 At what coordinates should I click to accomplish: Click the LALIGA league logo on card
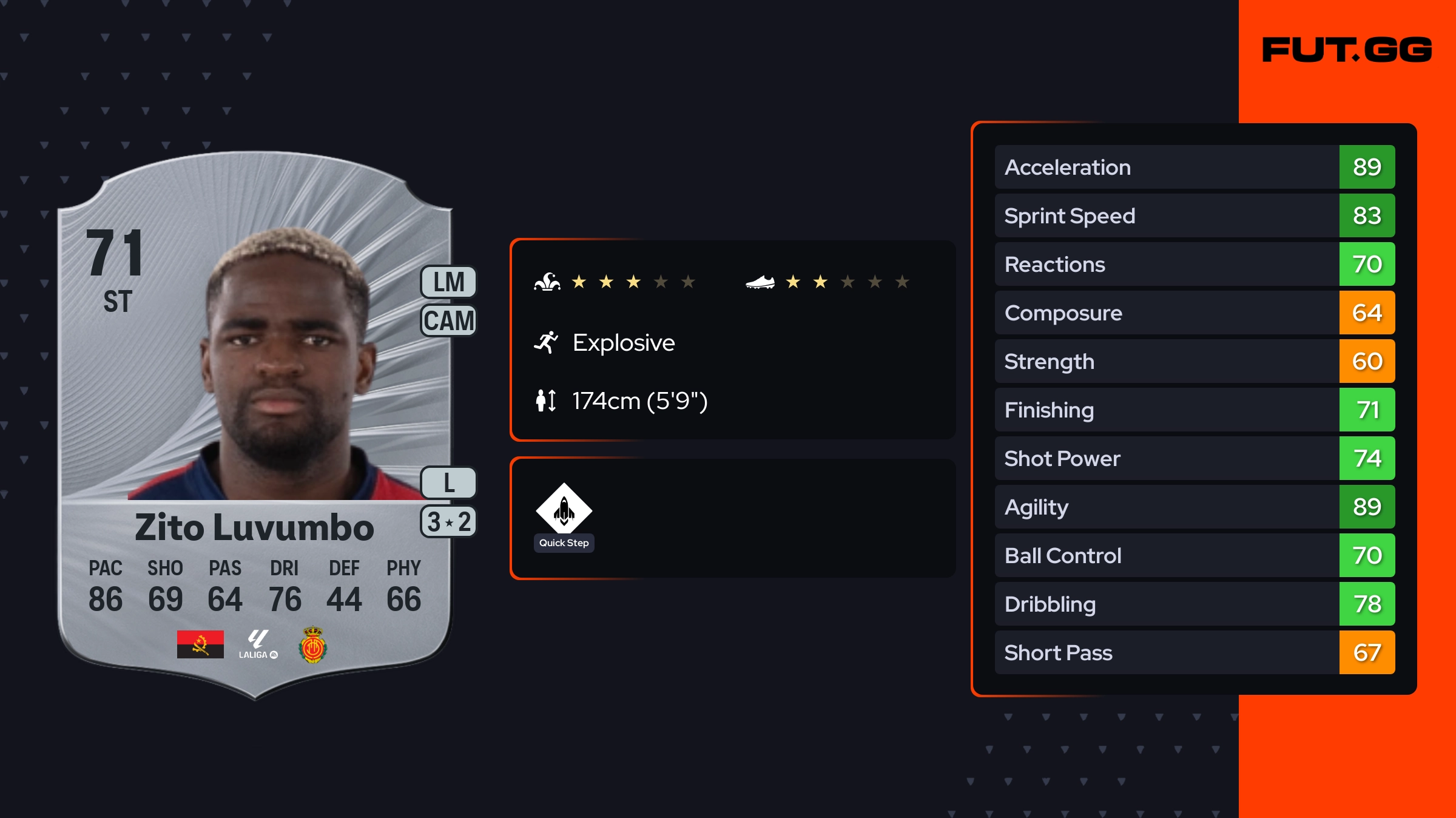click(x=258, y=644)
